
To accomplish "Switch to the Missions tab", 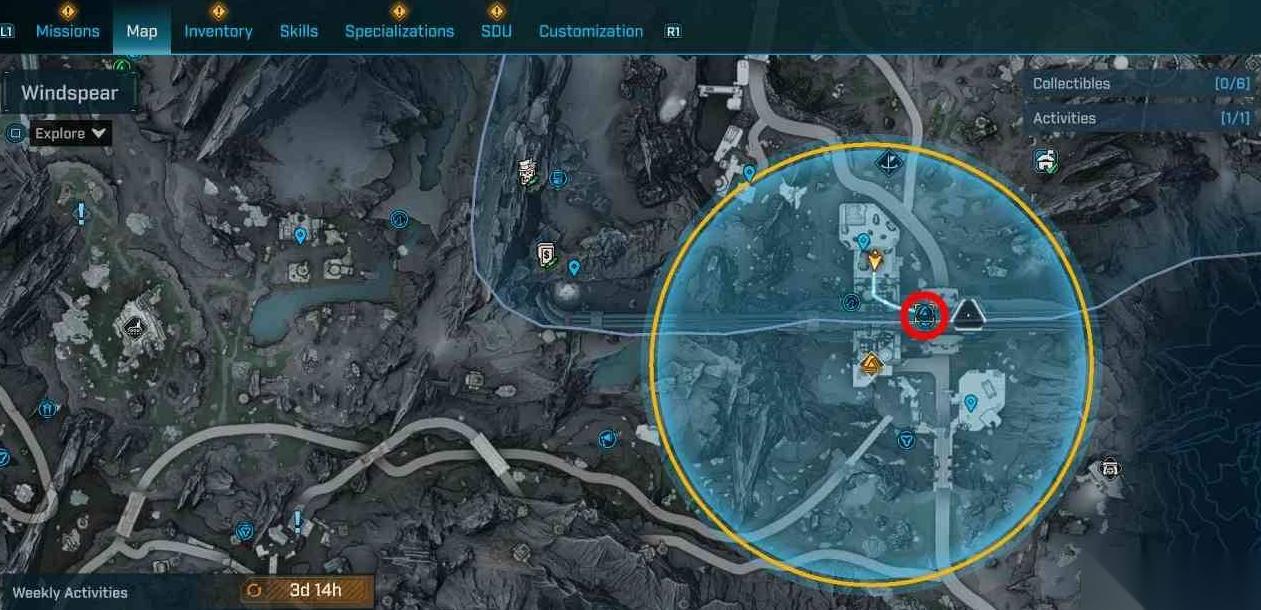I will (67, 31).
